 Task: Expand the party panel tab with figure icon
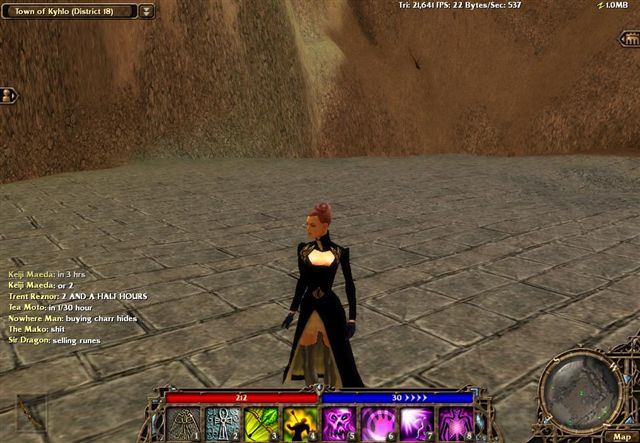[9, 95]
